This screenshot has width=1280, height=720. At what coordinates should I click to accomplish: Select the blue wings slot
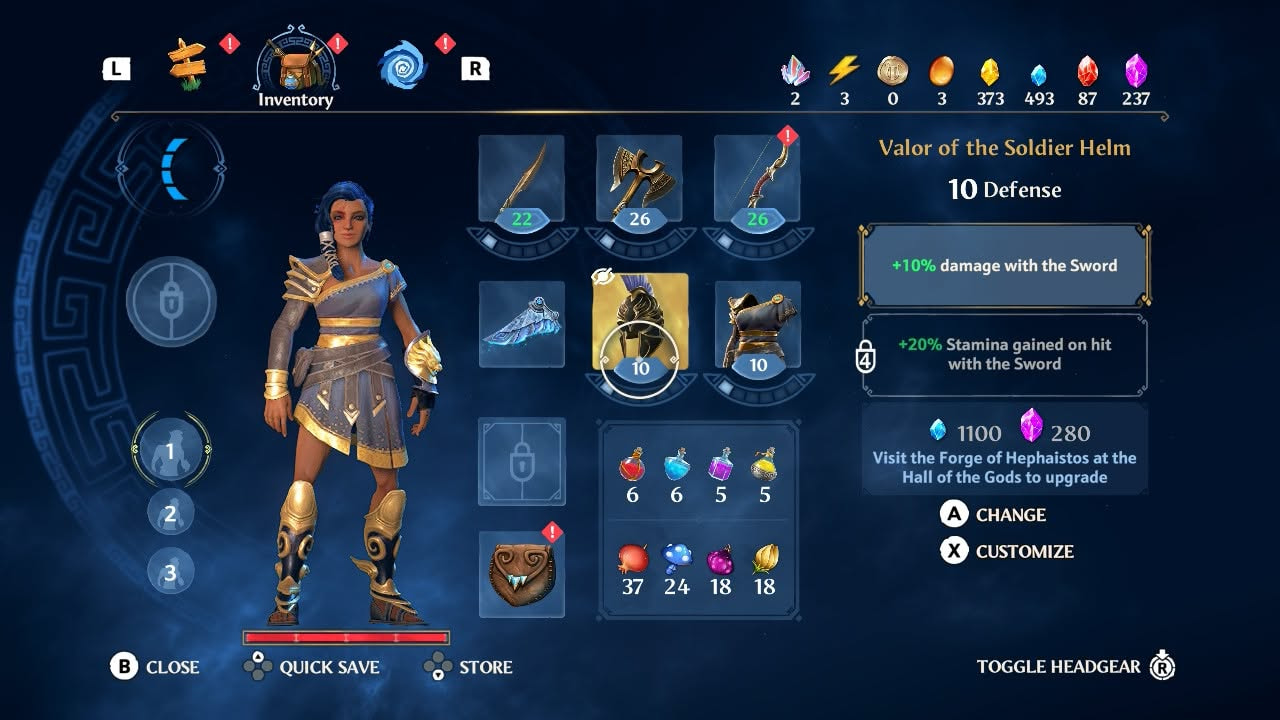521,324
